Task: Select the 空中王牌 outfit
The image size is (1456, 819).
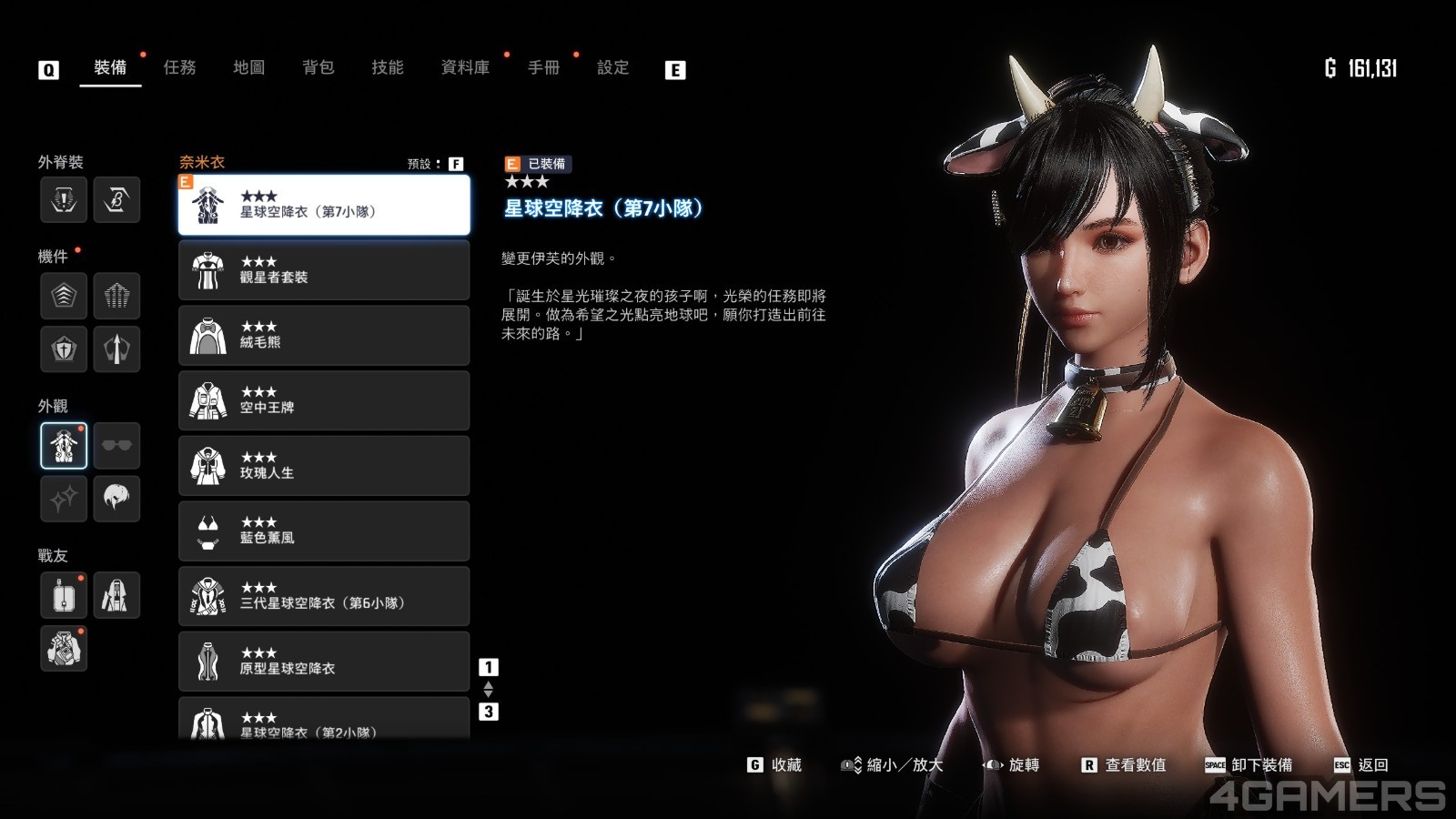Action: 324,400
